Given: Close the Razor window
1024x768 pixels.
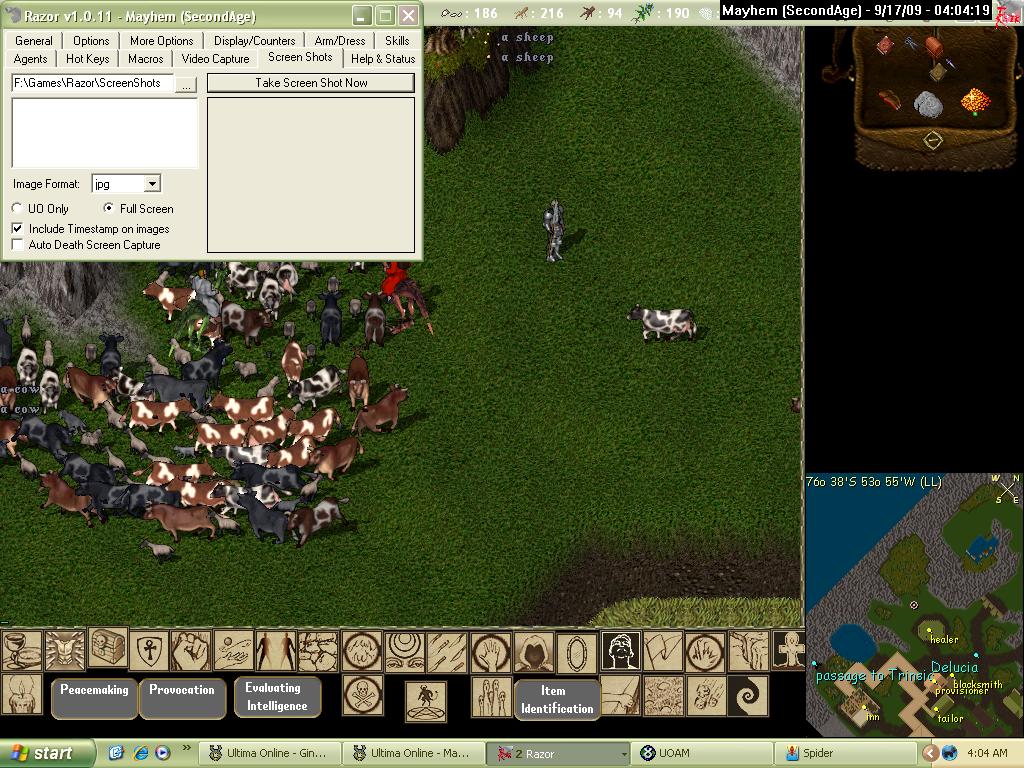Looking at the screenshot, I should coord(408,15).
